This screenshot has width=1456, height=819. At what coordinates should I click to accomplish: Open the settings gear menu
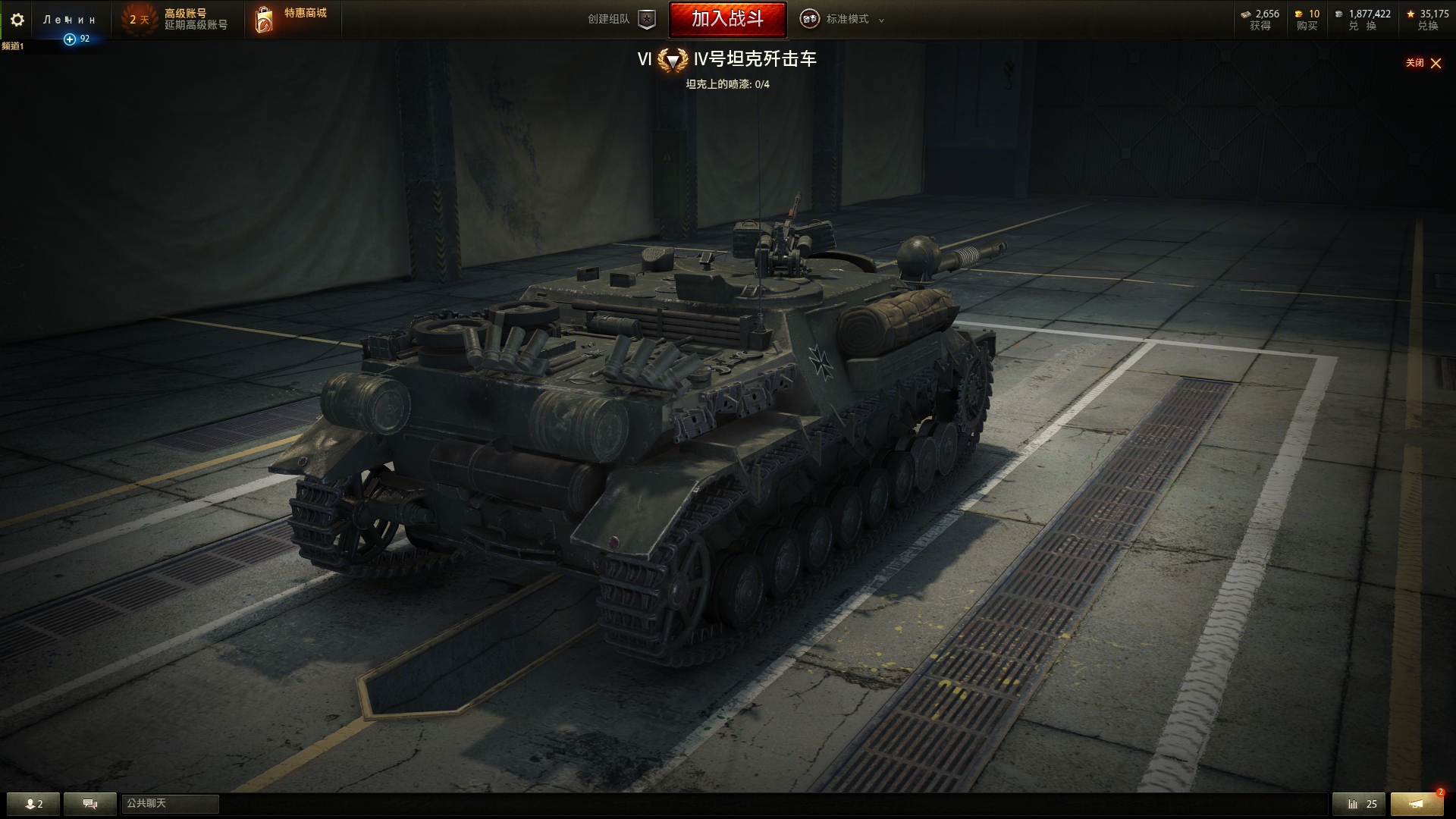tap(17, 20)
